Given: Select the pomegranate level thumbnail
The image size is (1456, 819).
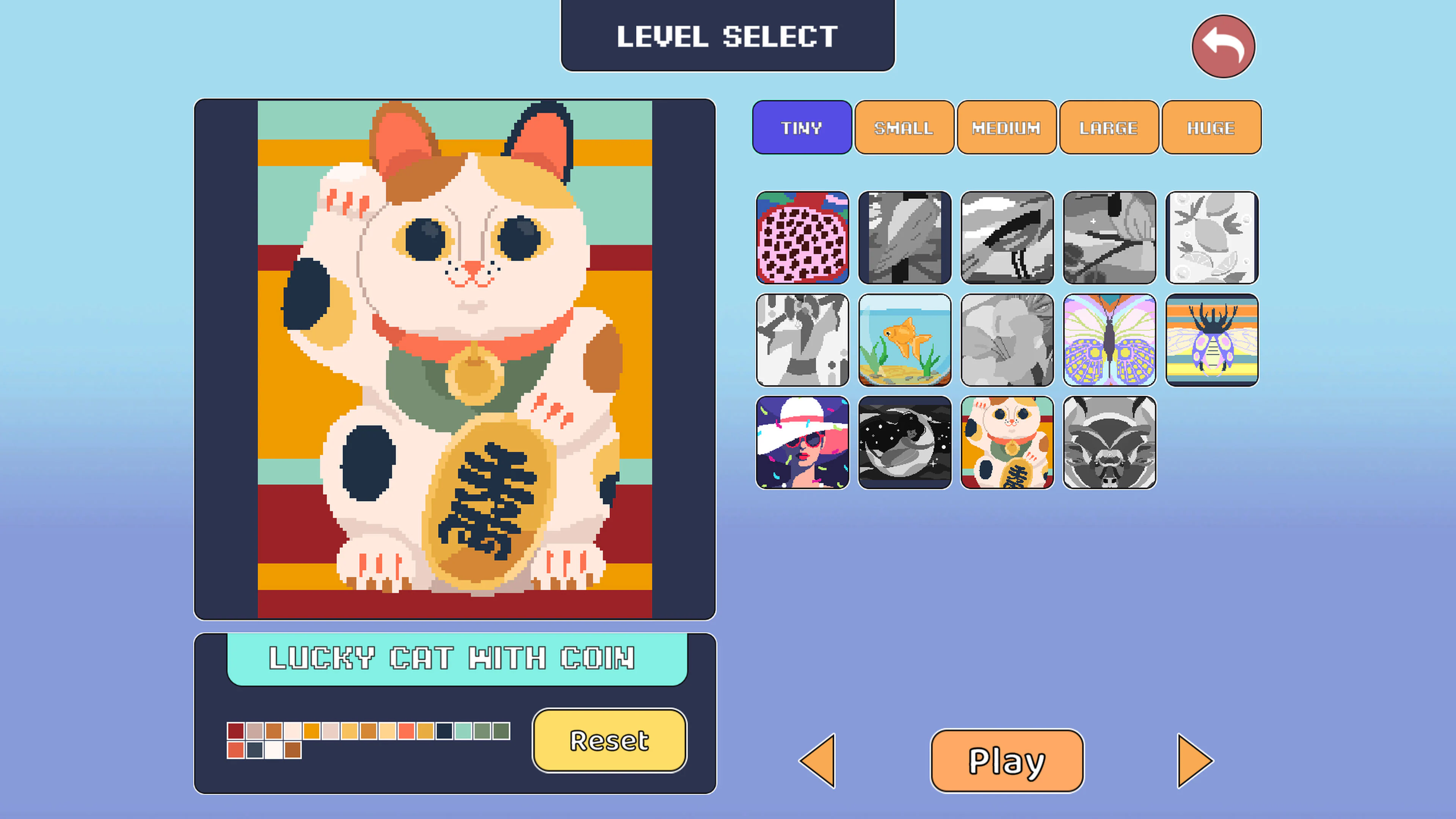Looking at the screenshot, I should click(x=802, y=237).
